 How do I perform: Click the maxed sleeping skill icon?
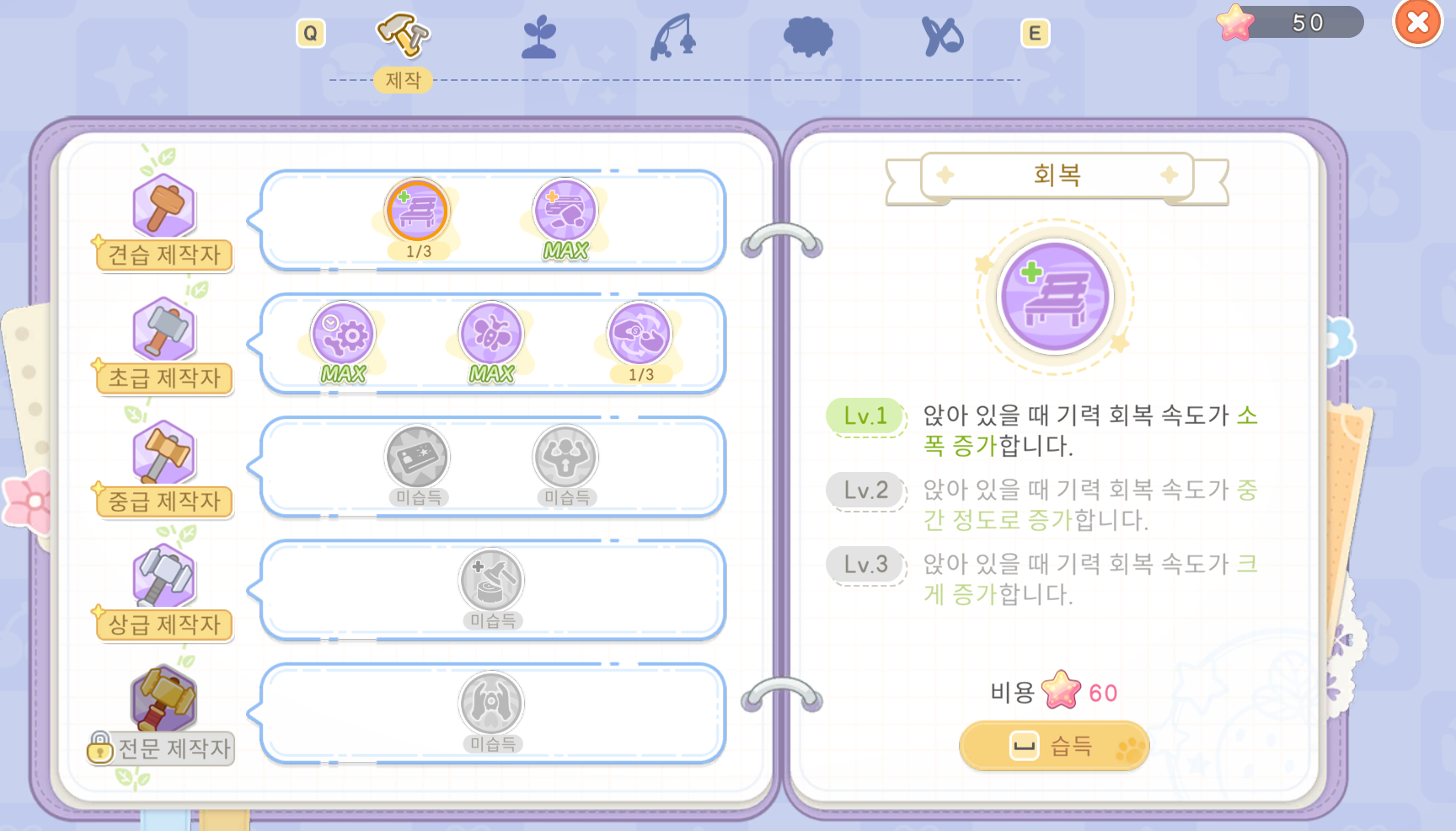click(565, 212)
